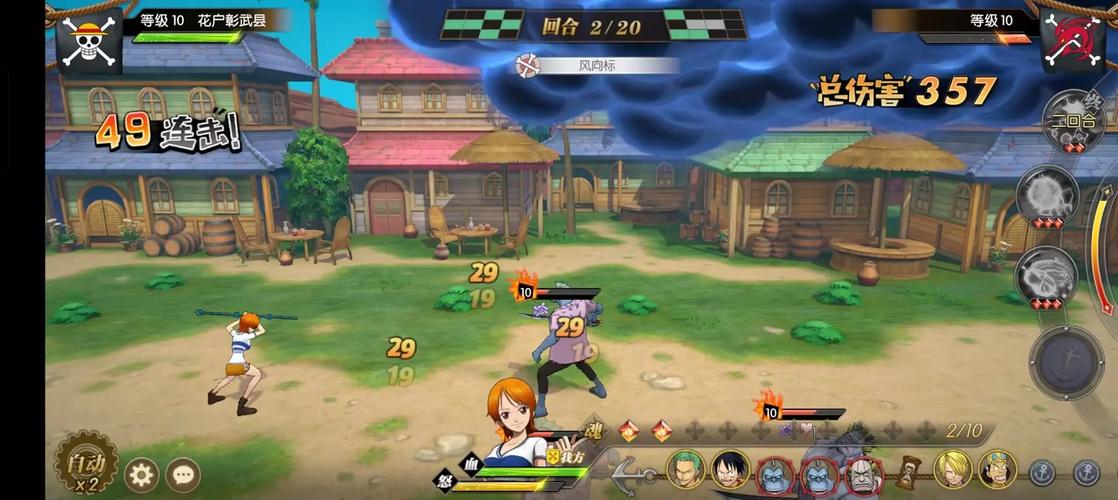Select Sanji's portrait in the turn order
This screenshot has height=500, width=1118.
(953, 469)
